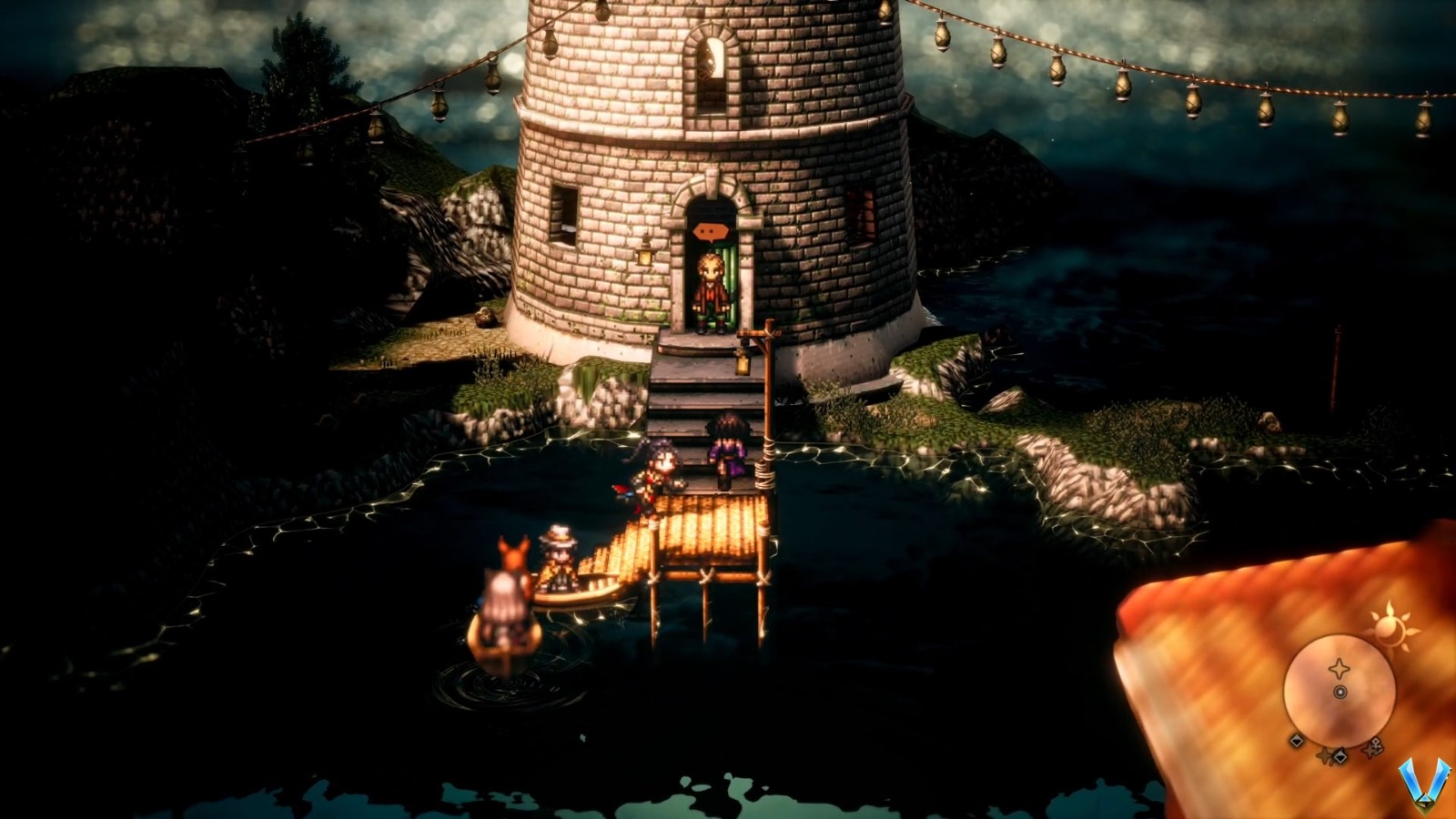Click the player position dot in the minimap
The height and width of the screenshot is (819, 1456).
[1340, 692]
